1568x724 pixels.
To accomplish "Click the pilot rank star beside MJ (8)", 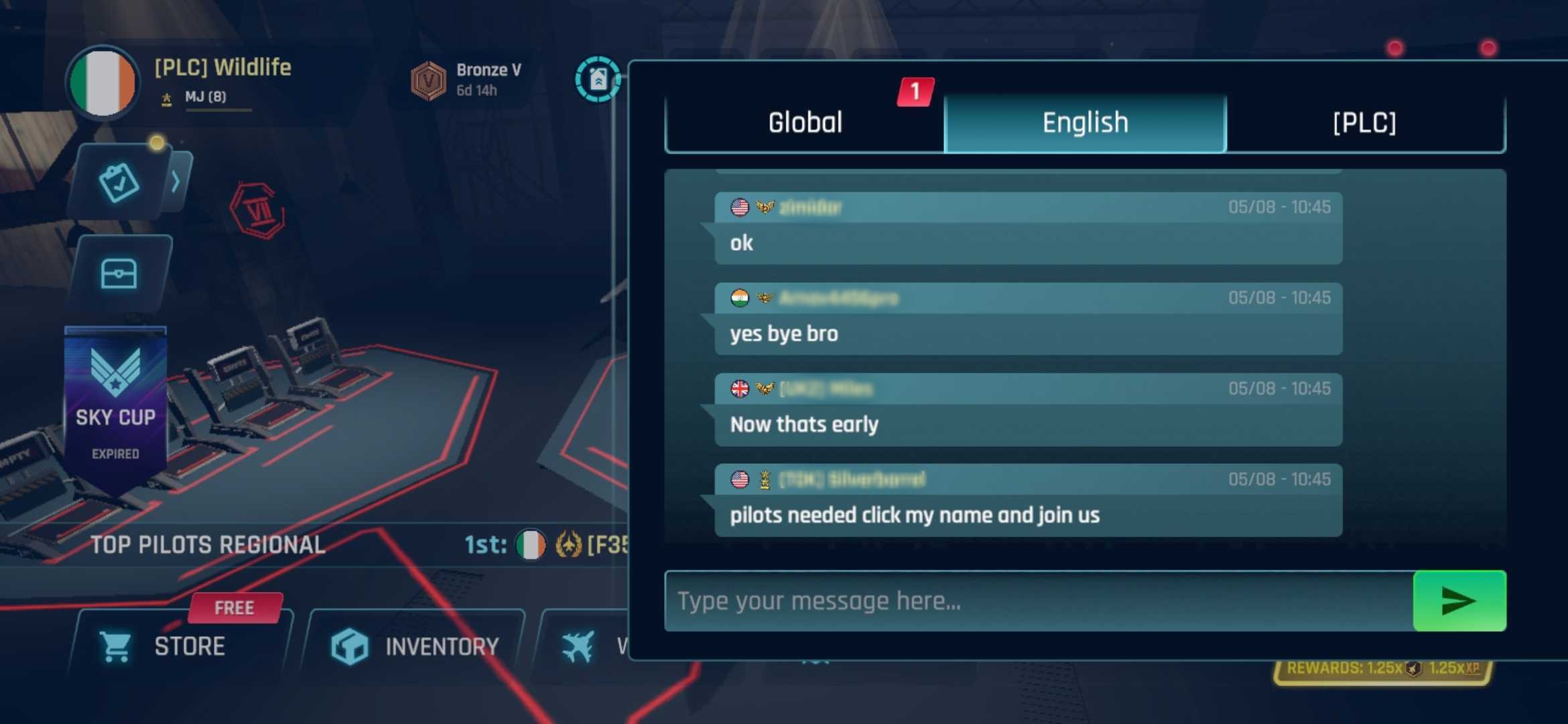I will point(166,97).
